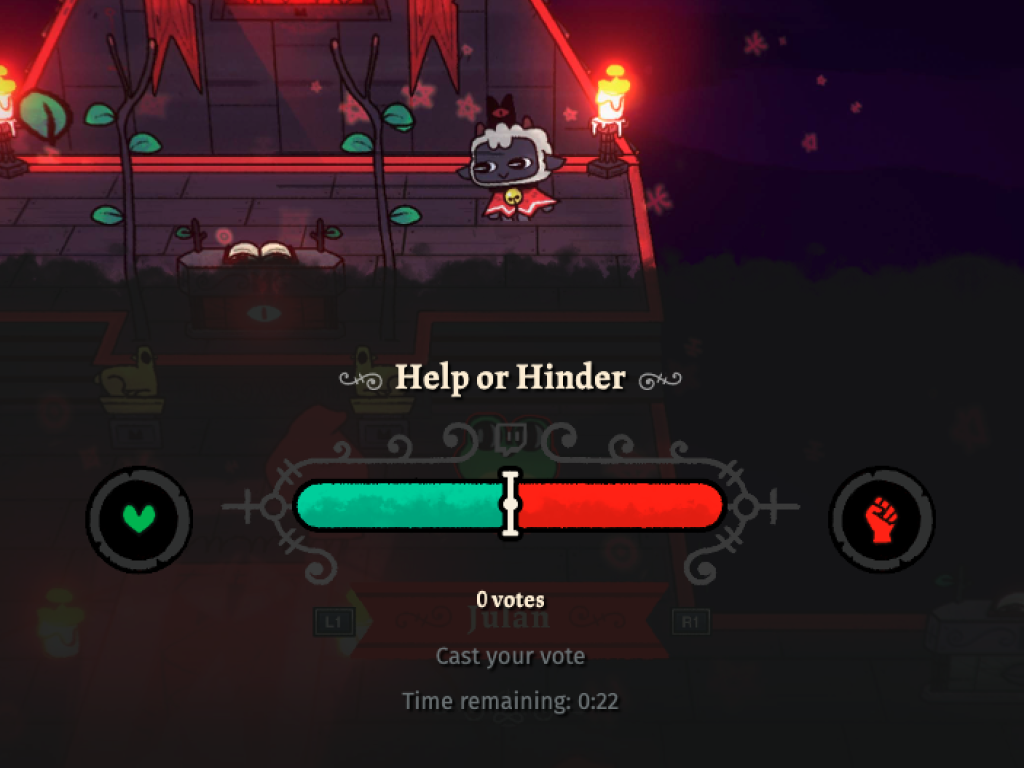Vote Help with the green heart icon

click(139, 519)
